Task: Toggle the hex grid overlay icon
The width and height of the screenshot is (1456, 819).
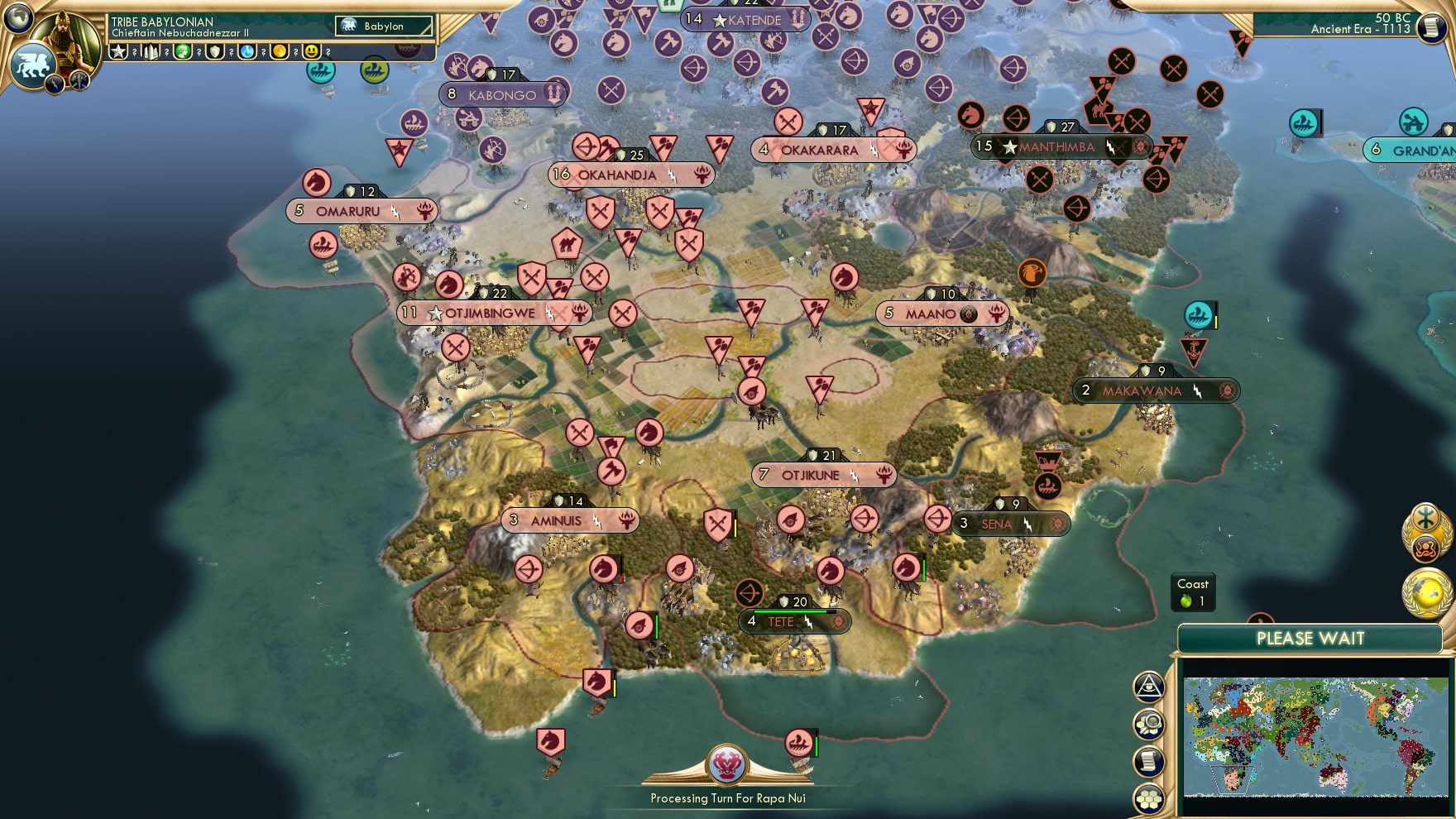Action: coord(1148,797)
